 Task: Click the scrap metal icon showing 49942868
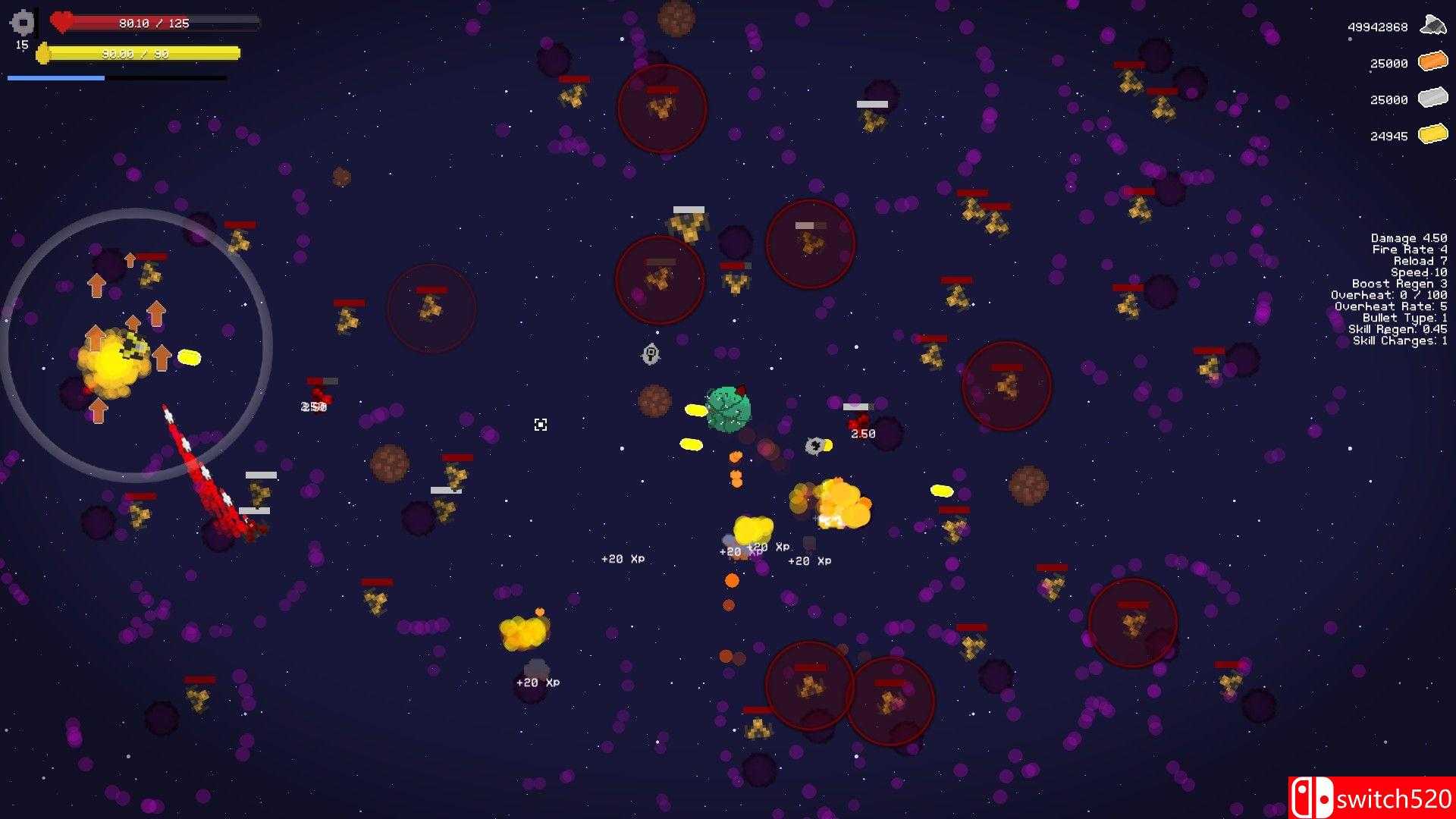point(1432,24)
